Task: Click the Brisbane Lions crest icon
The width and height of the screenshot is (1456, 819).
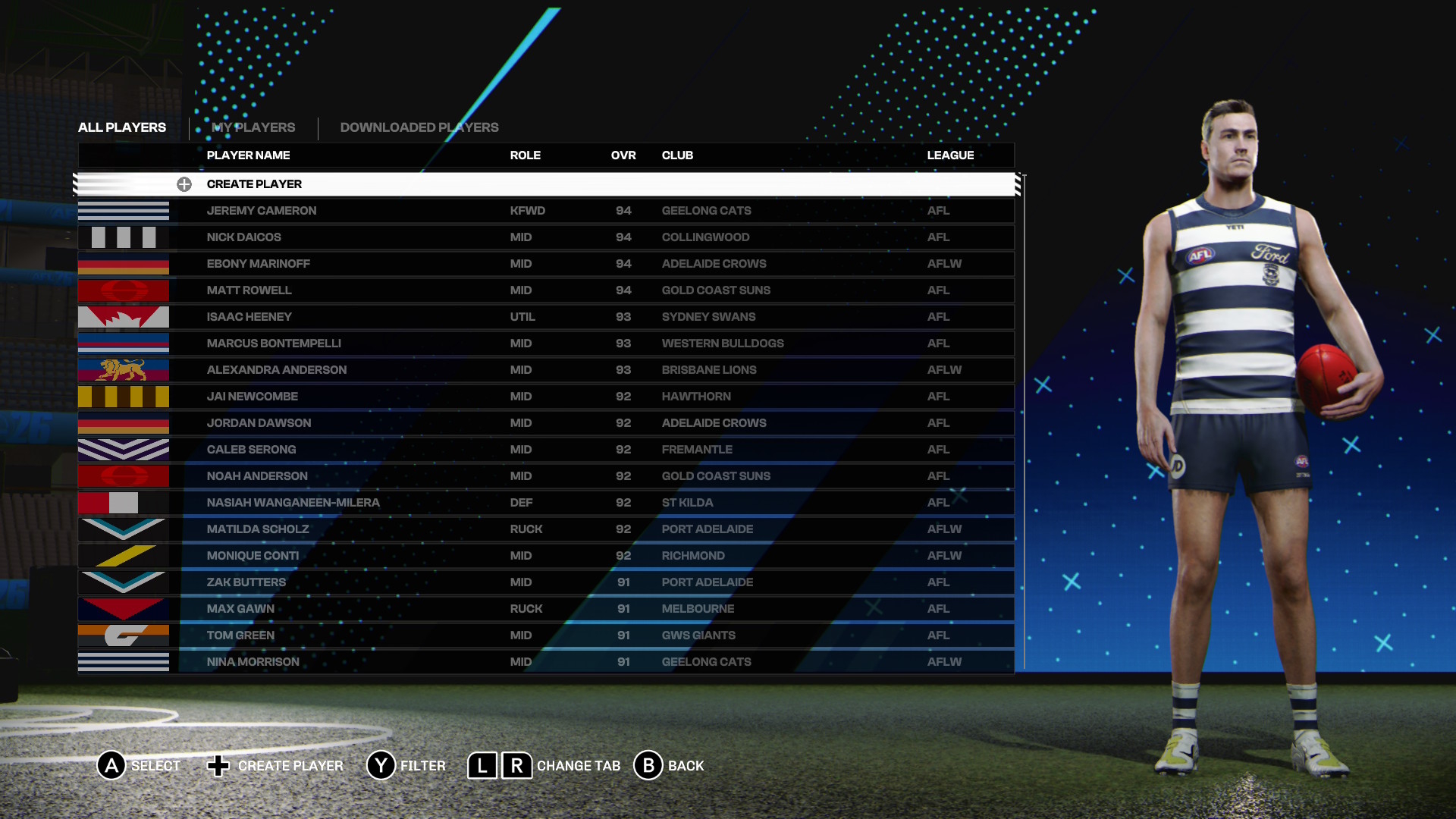Action: pyautogui.click(x=124, y=369)
